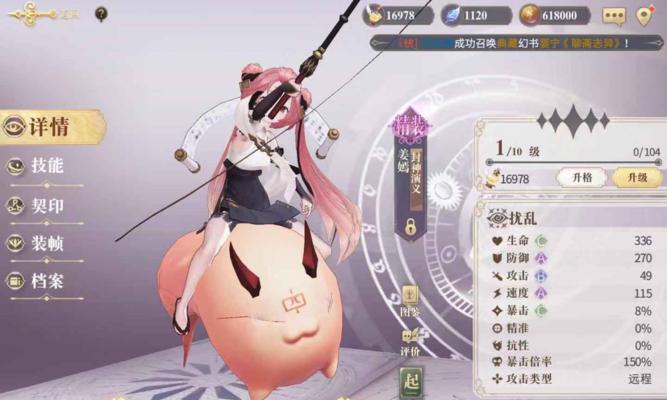Click the 升级 level up button

click(x=637, y=177)
